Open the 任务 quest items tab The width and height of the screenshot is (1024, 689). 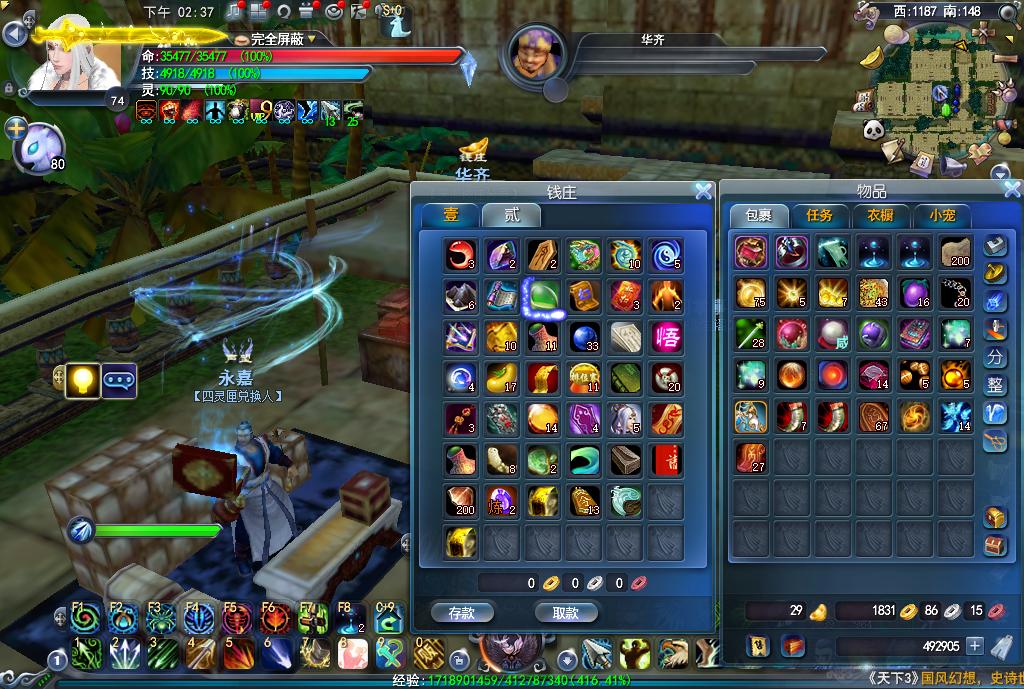point(819,216)
